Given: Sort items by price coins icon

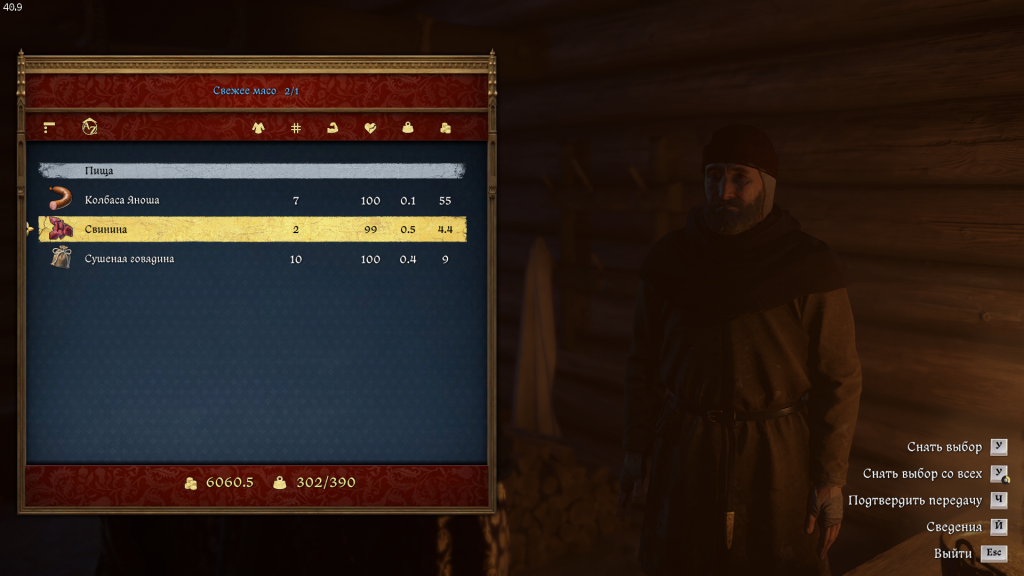Looking at the screenshot, I should tap(445, 128).
